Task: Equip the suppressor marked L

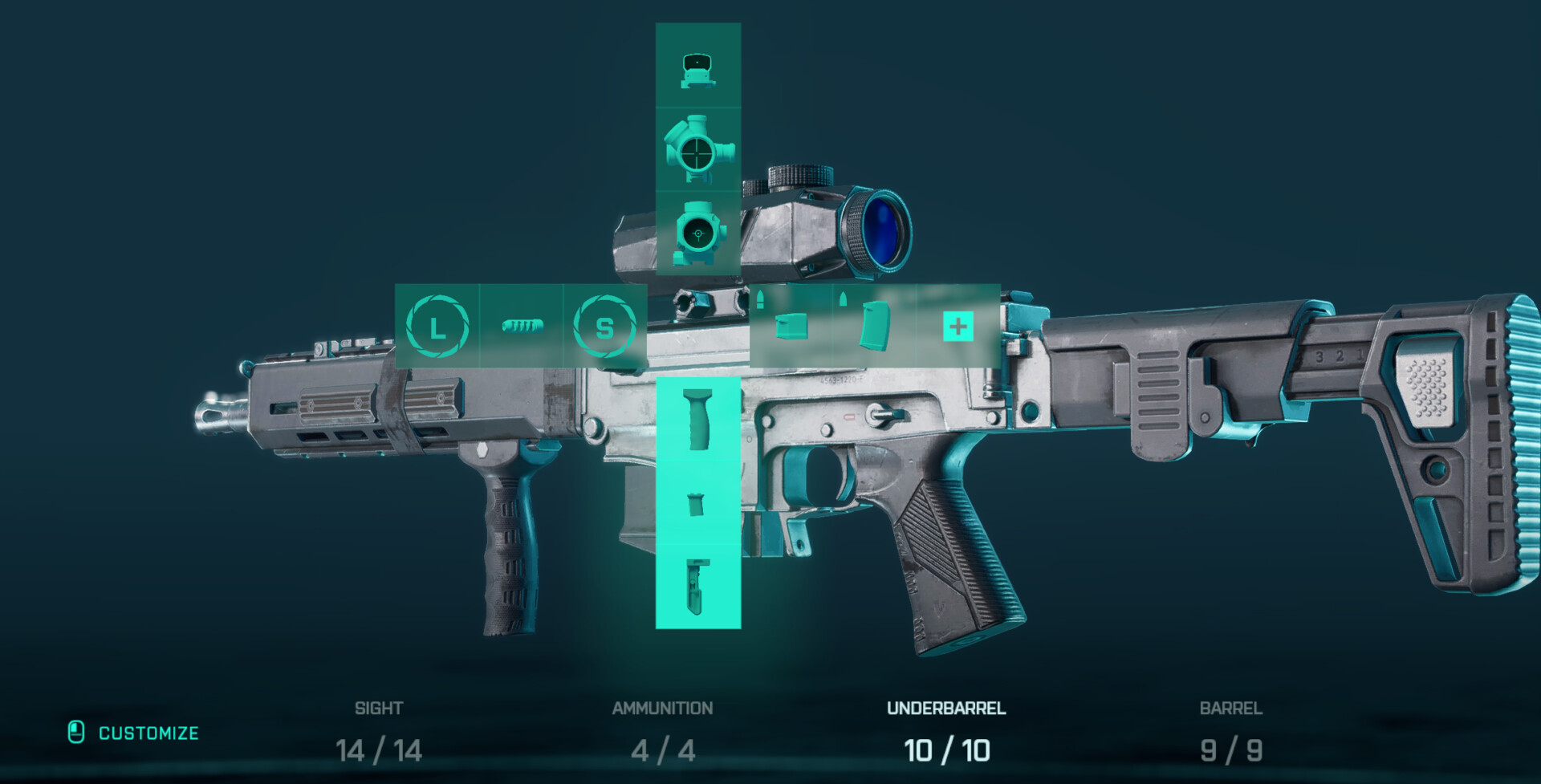Action: pos(437,326)
